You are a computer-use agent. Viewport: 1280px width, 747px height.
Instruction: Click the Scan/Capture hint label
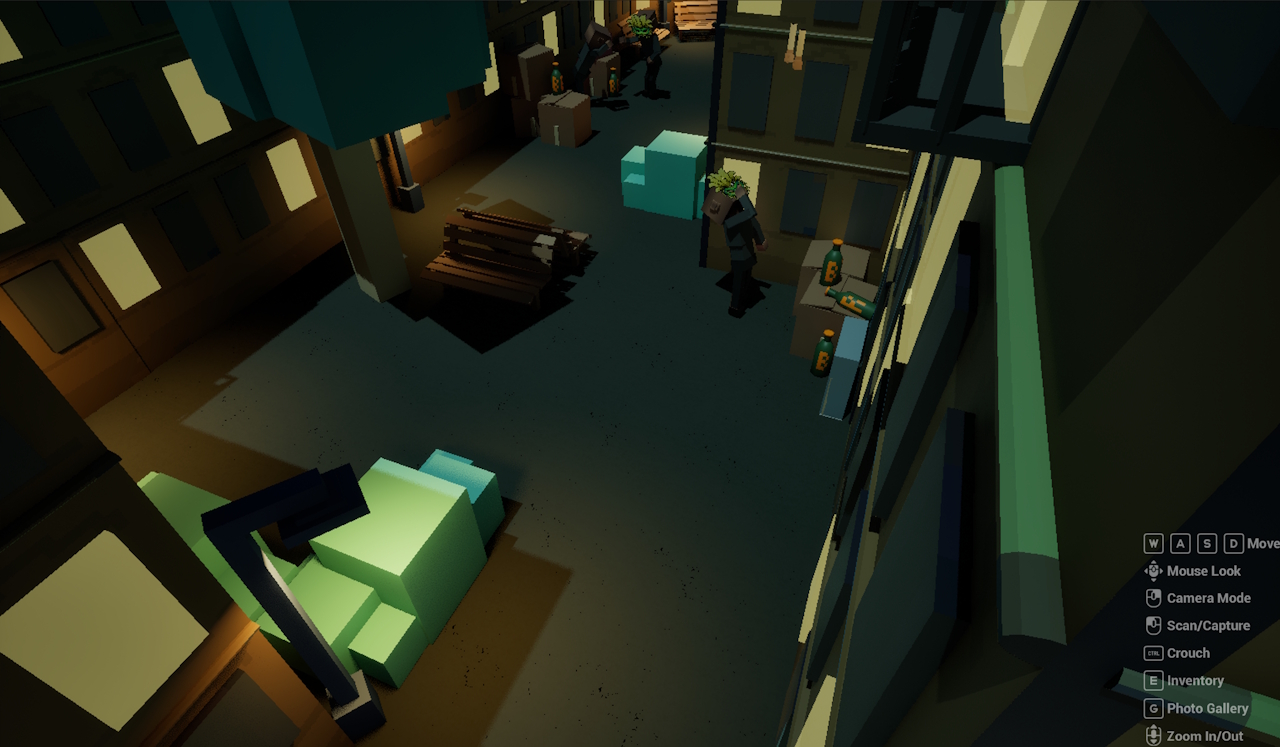point(1207,625)
